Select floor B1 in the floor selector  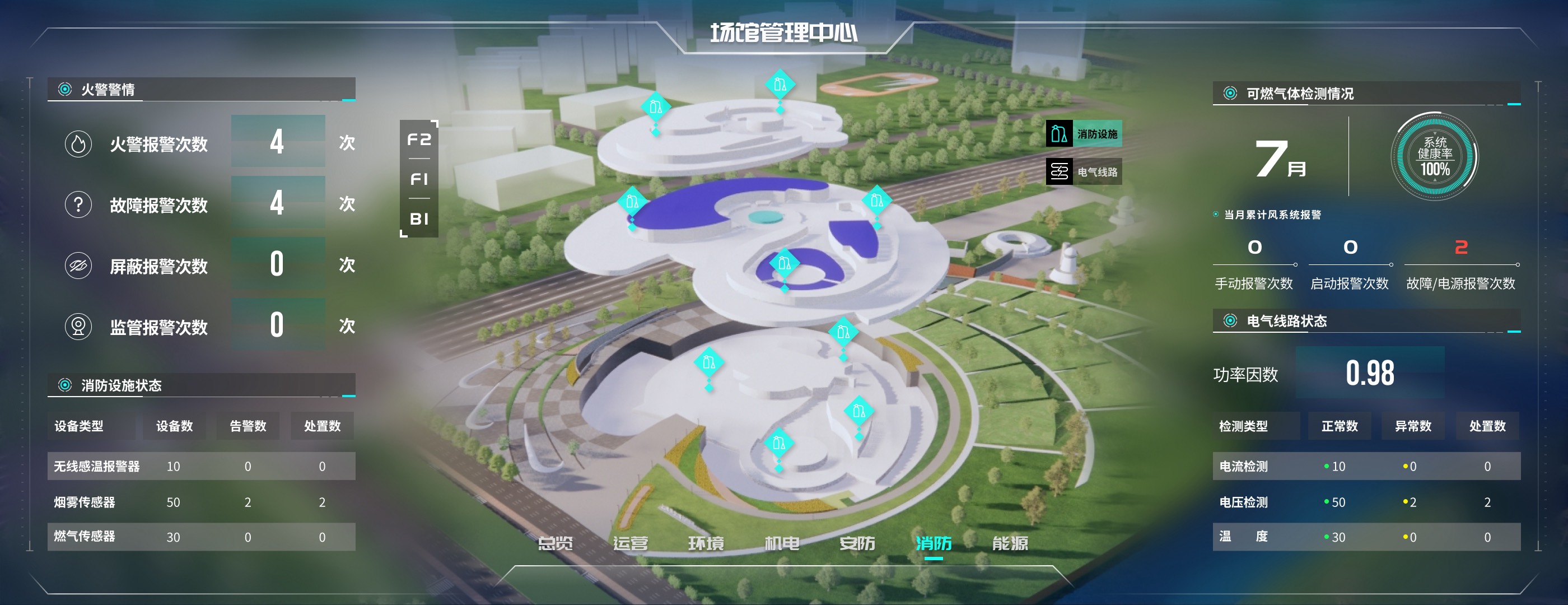pos(419,218)
